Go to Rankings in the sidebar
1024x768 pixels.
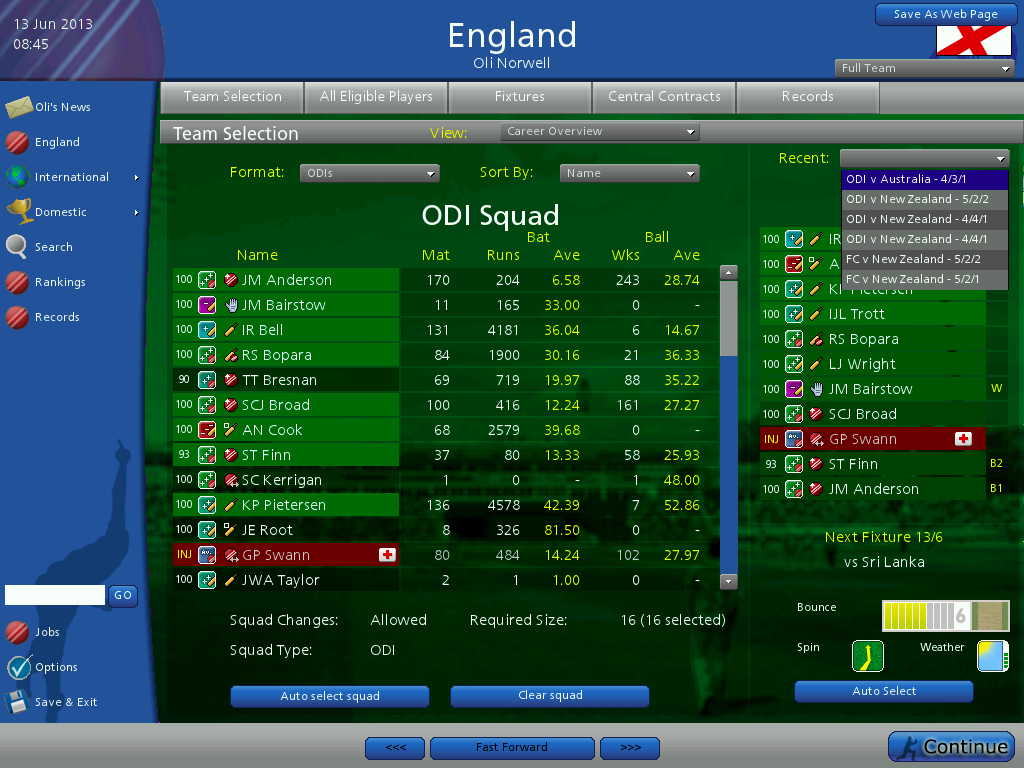click(60, 282)
